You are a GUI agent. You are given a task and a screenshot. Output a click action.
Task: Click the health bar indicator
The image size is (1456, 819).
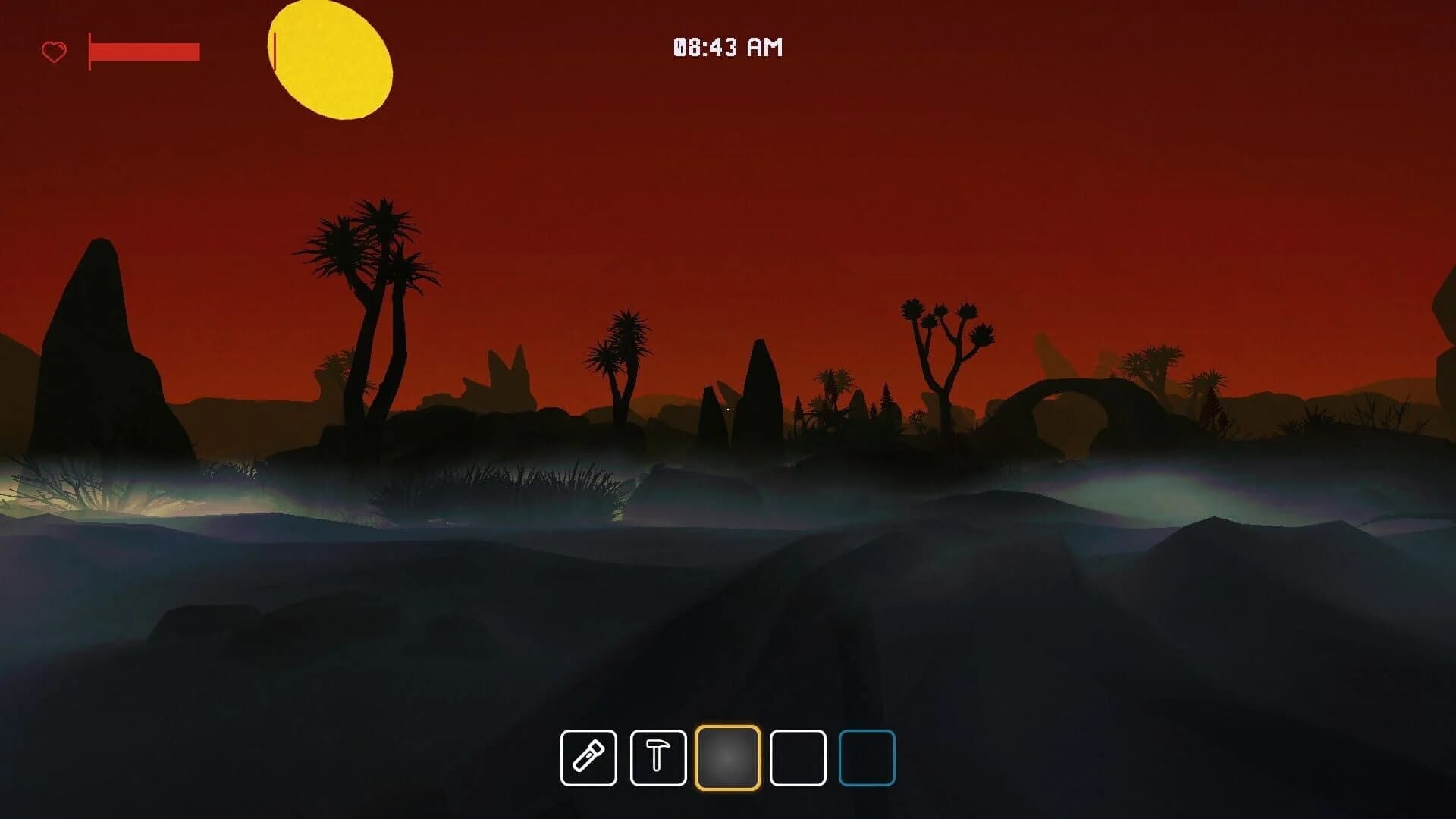tap(144, 52)
